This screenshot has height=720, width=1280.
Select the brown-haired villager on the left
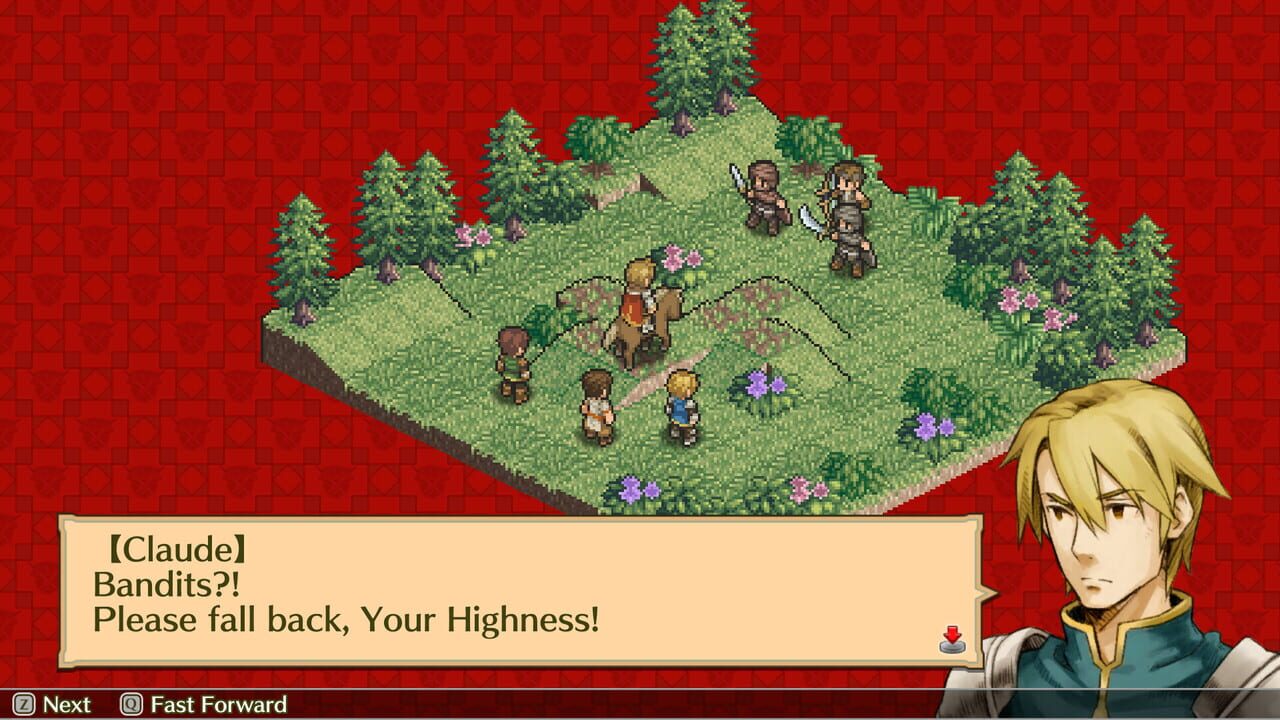[511, 355]
